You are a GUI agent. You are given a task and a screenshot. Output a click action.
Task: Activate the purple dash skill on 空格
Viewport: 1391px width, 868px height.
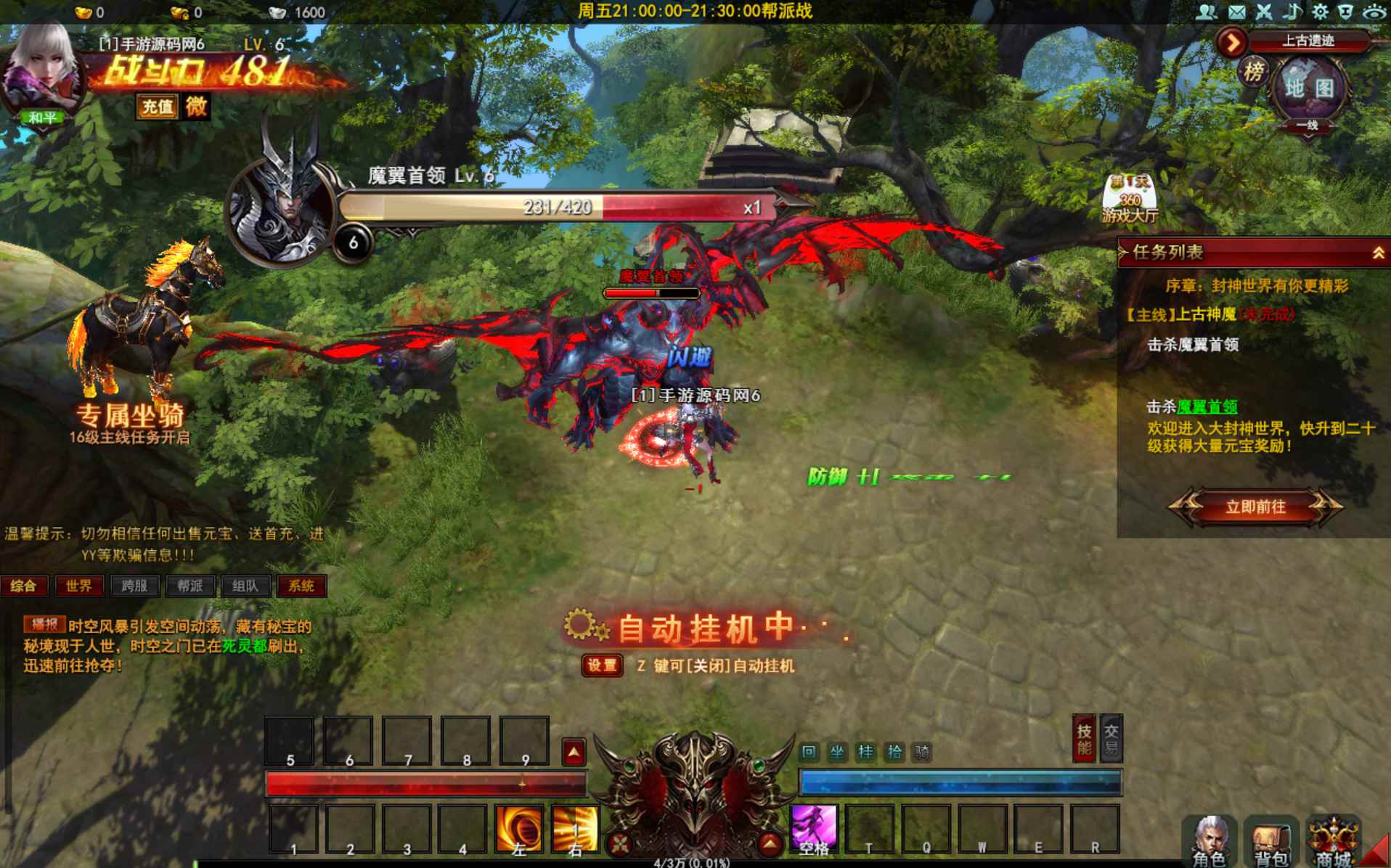click(x=814, y=827)
